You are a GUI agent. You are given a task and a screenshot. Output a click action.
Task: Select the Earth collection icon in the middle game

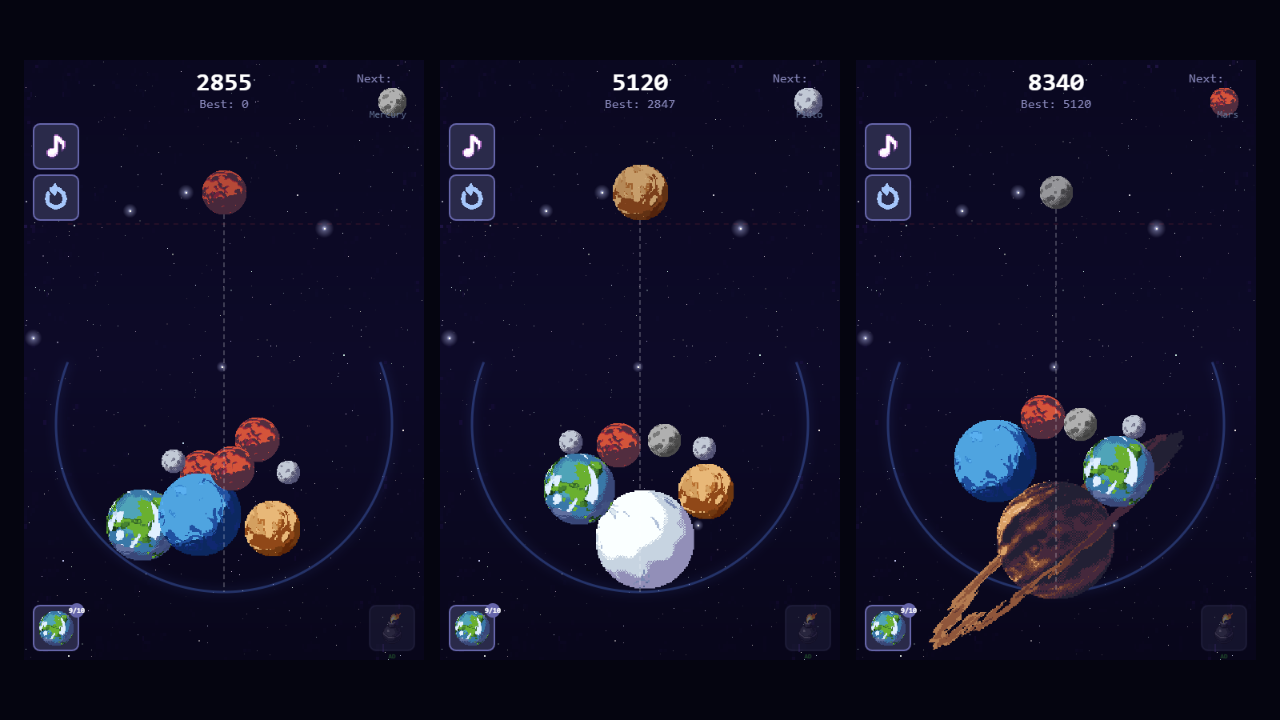(x=472, y=629)
